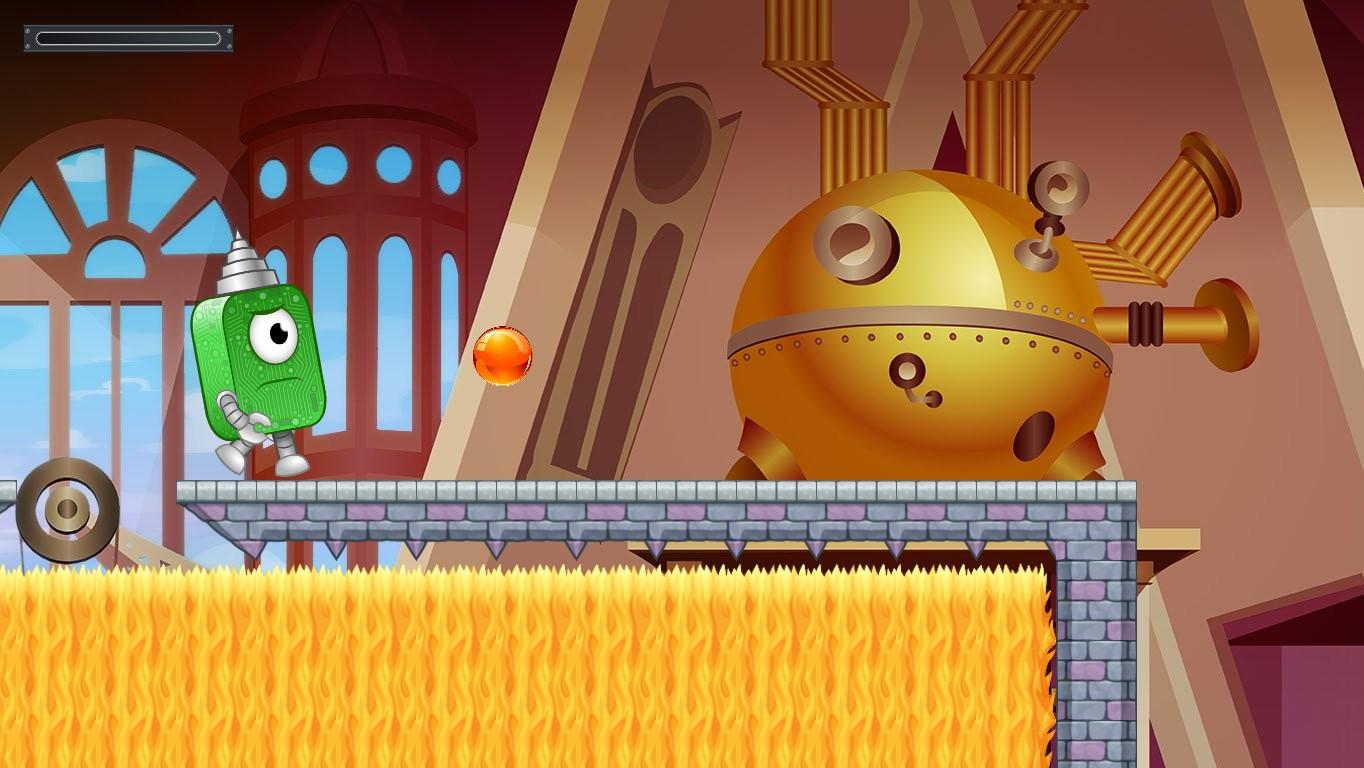This screenshot has width=1364, height=768.
Task: Click the empty gauge inside the HUD bar
Action: pos(128,37)
